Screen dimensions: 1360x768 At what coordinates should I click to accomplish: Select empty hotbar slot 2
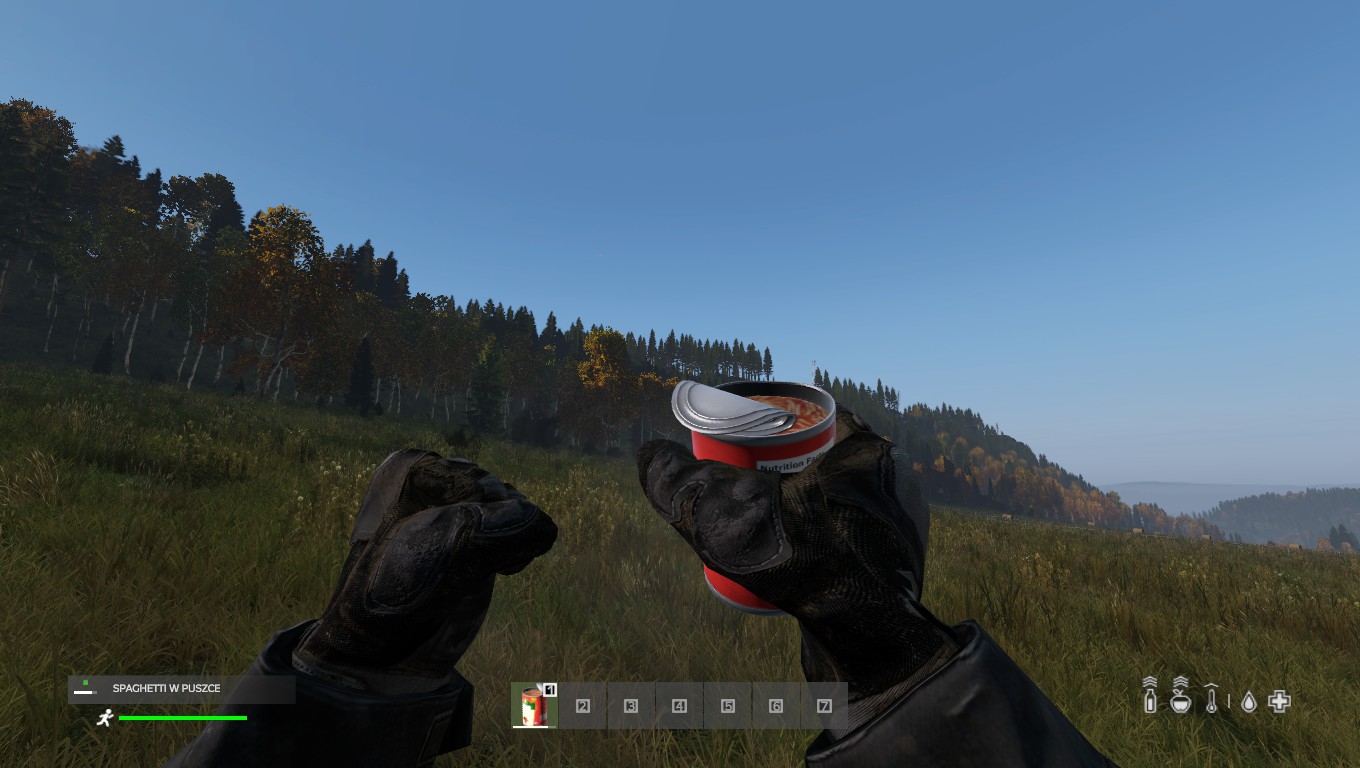coord(583,706)
